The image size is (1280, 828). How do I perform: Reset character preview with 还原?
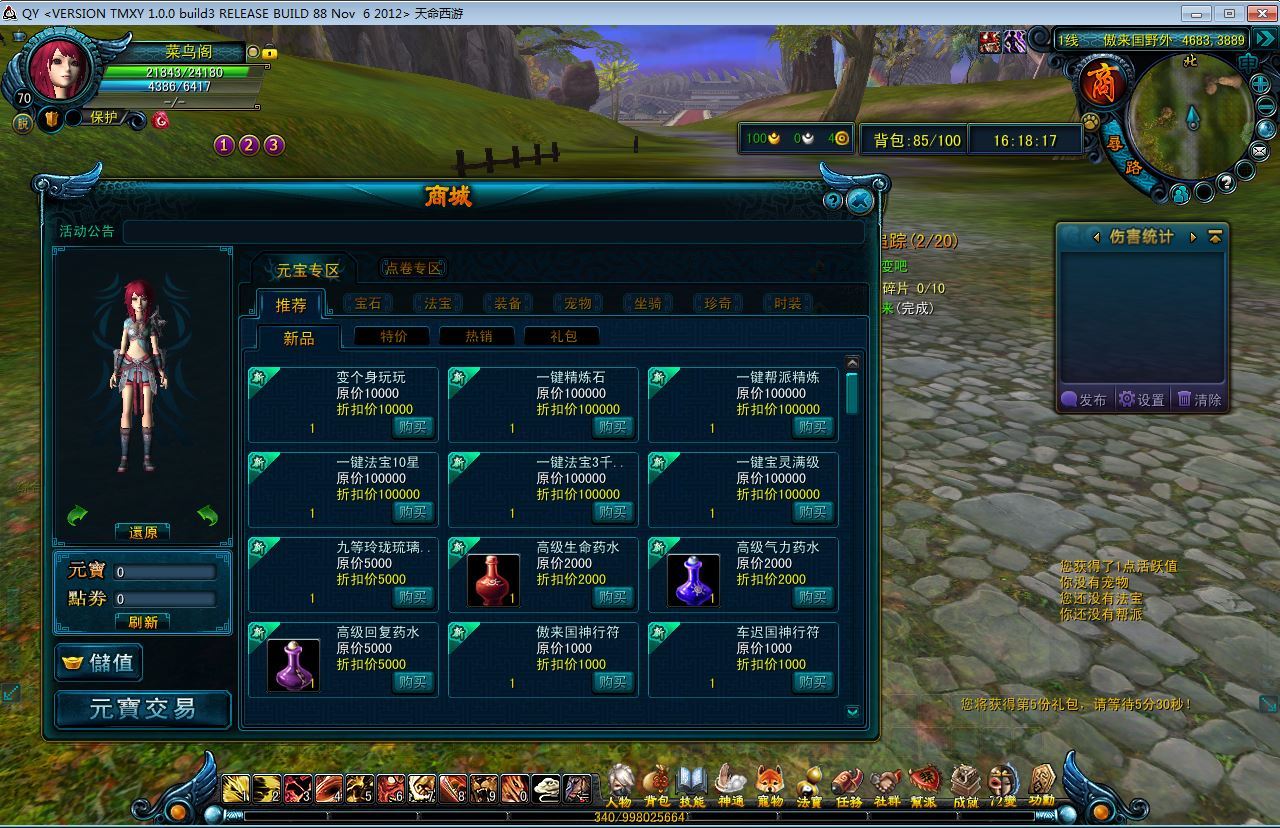pyautogui.click(x=143, y=532)
